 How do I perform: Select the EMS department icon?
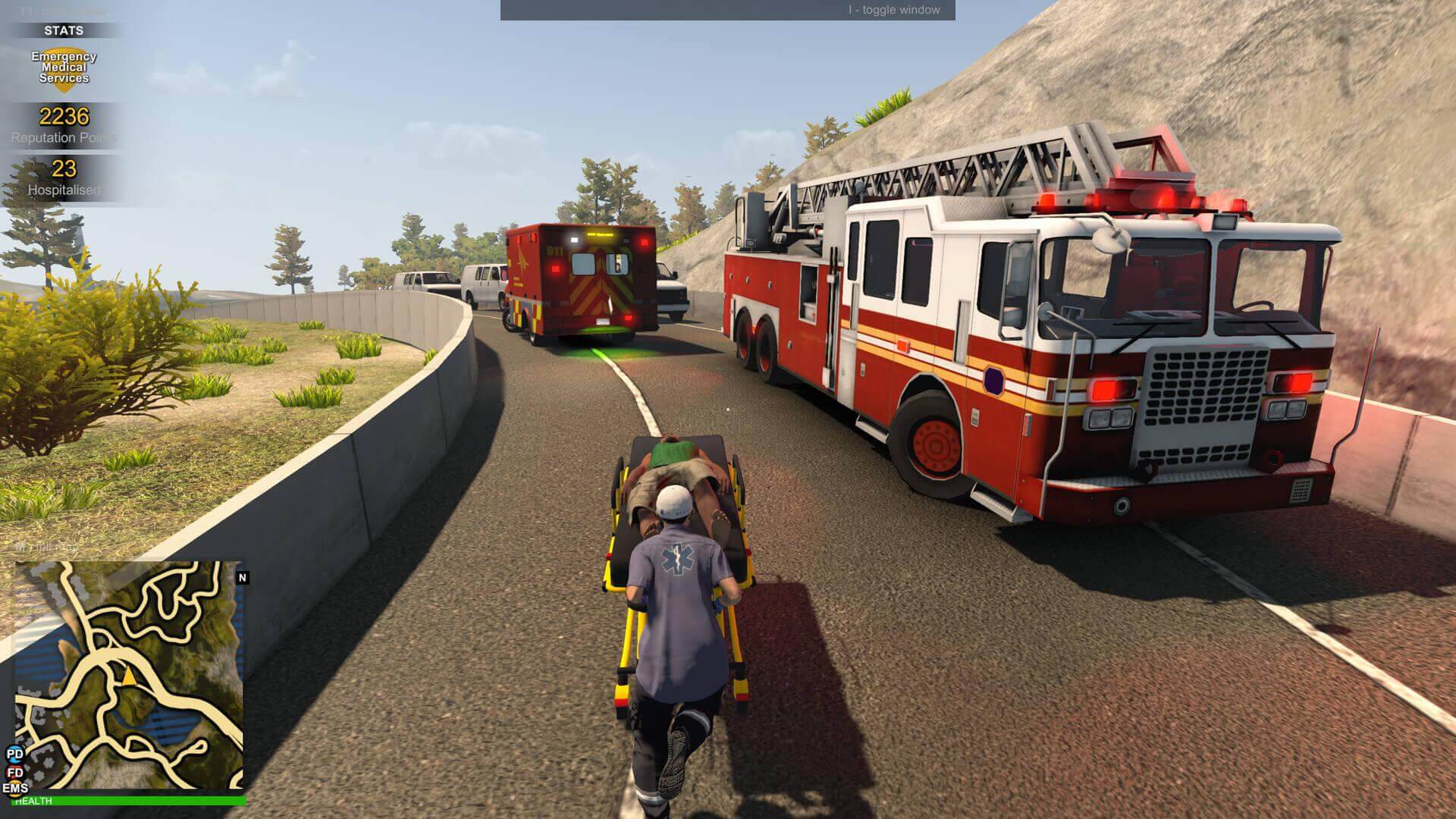(x=15, y=789)
